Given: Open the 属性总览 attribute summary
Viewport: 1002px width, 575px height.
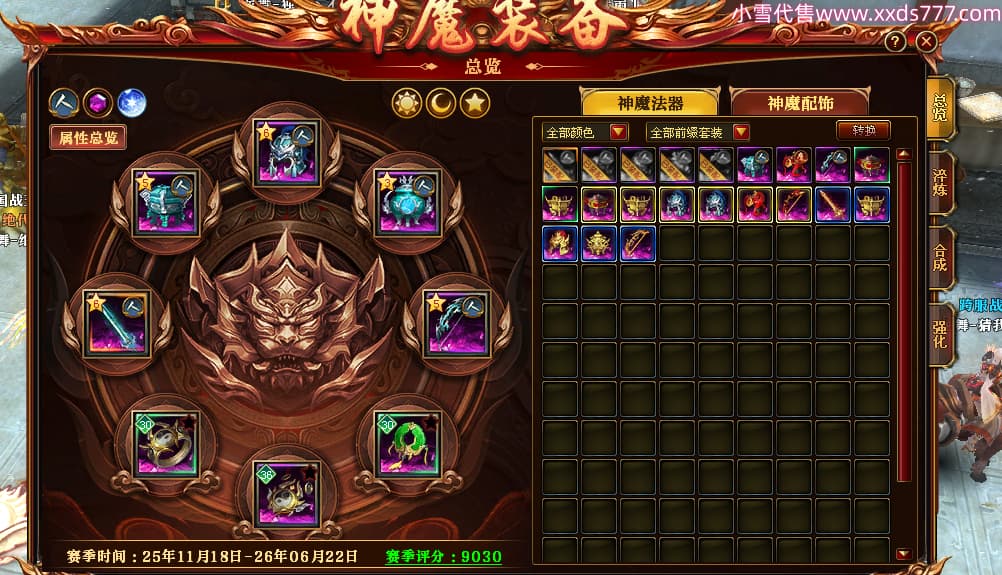Looking at the screenshot, I should tap(88, 138).
